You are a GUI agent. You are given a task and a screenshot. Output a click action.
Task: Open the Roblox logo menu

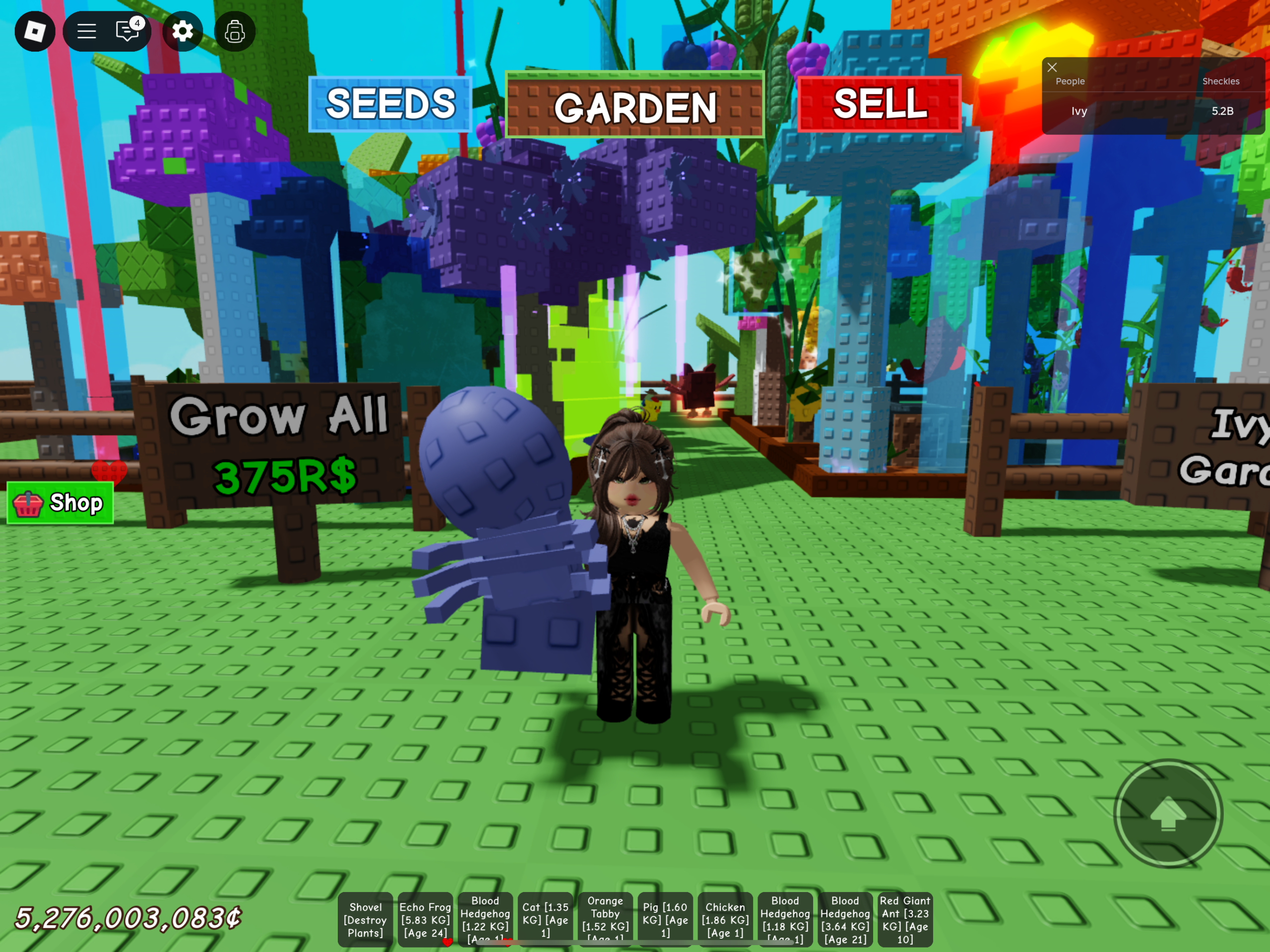click(x=36, y=32)
